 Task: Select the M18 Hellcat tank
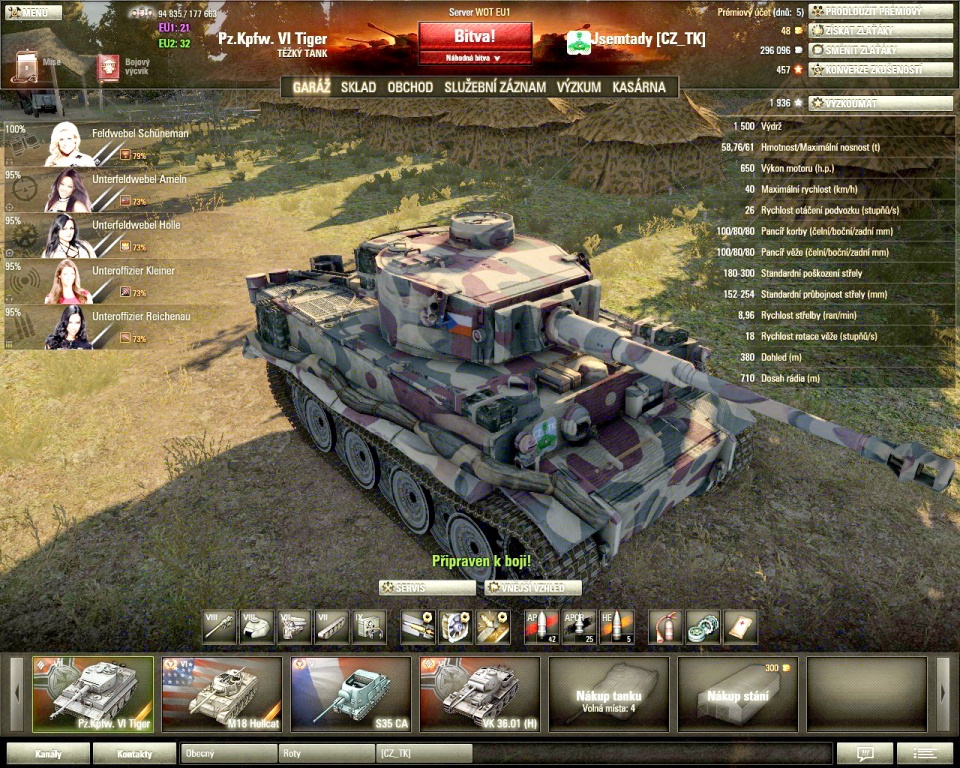pyautogui.click(x=221, y=692)
